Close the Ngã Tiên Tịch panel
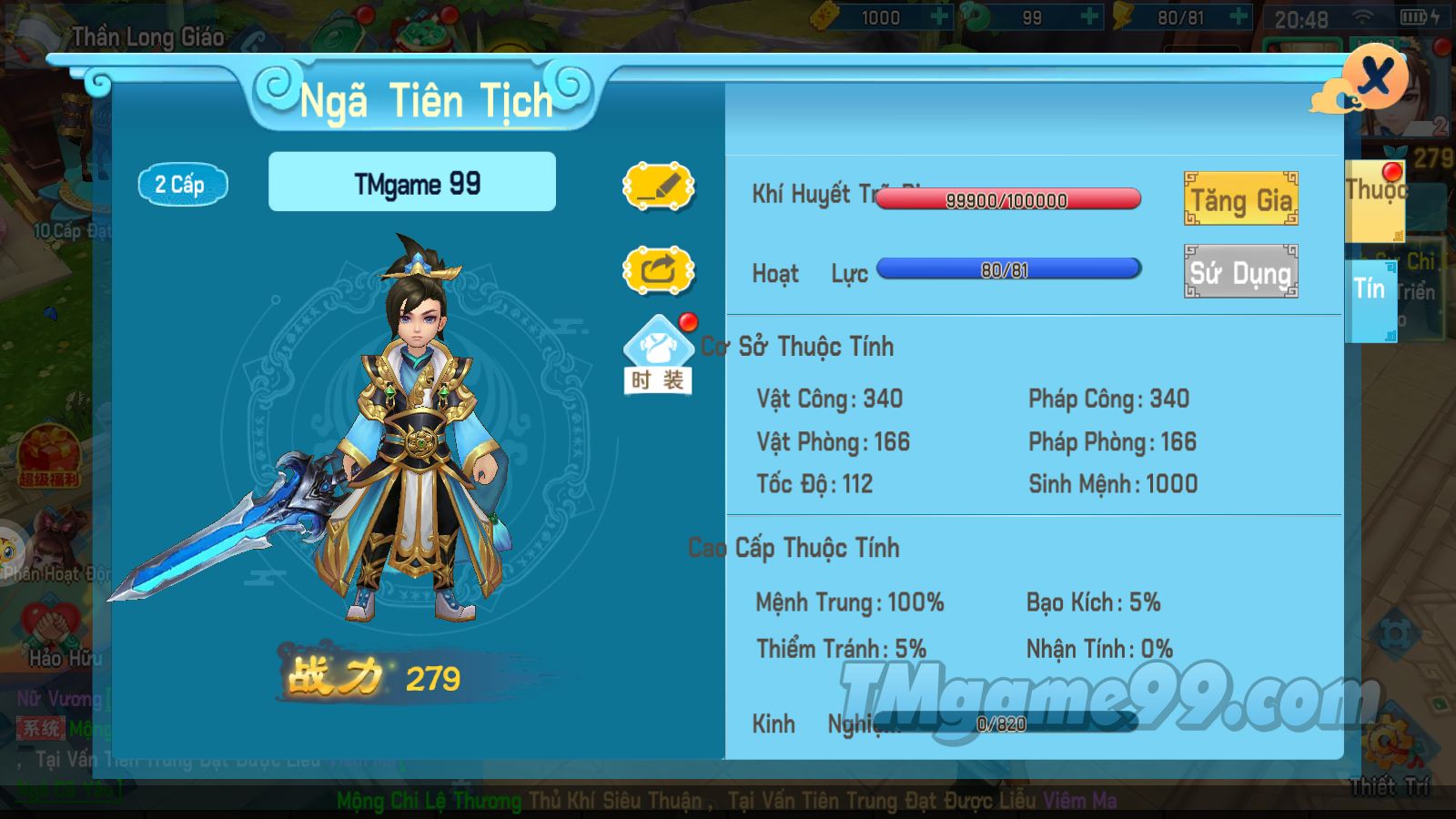1456x819 pixels. coord(1376,76)
